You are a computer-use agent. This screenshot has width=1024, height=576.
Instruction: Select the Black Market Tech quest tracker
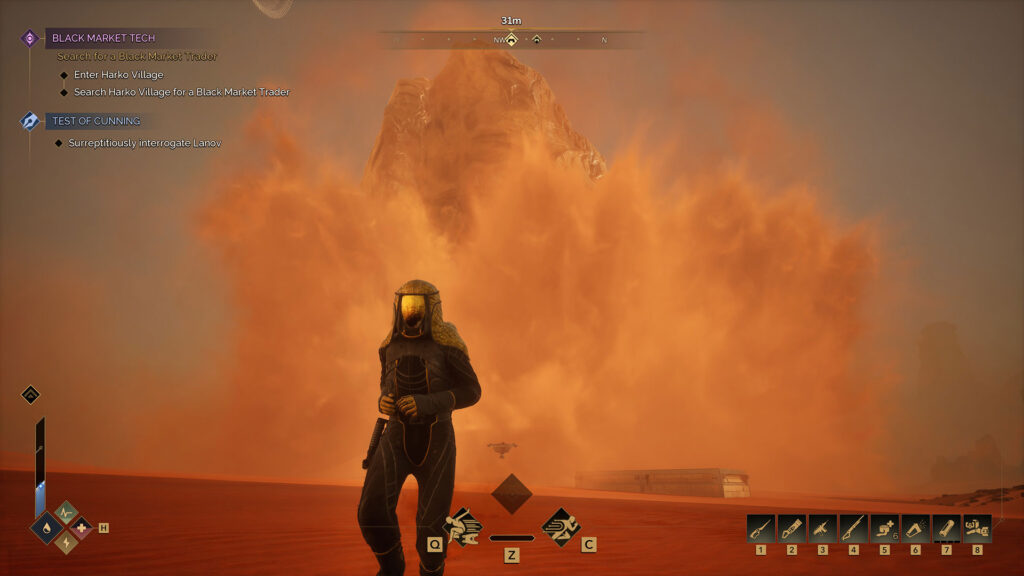pyautogui.click(x=104, y=38)
